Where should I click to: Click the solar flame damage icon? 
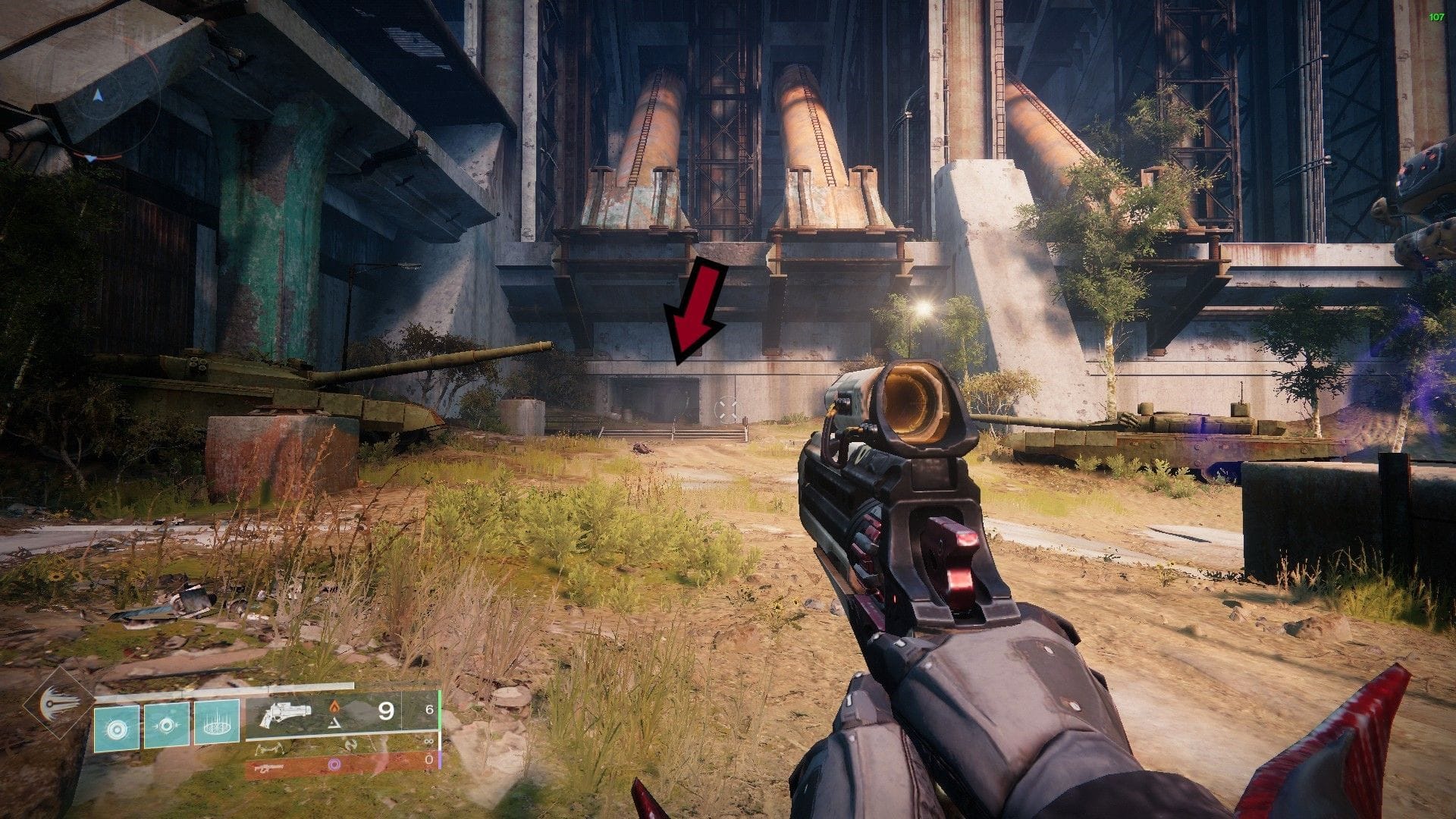point(335,708)
